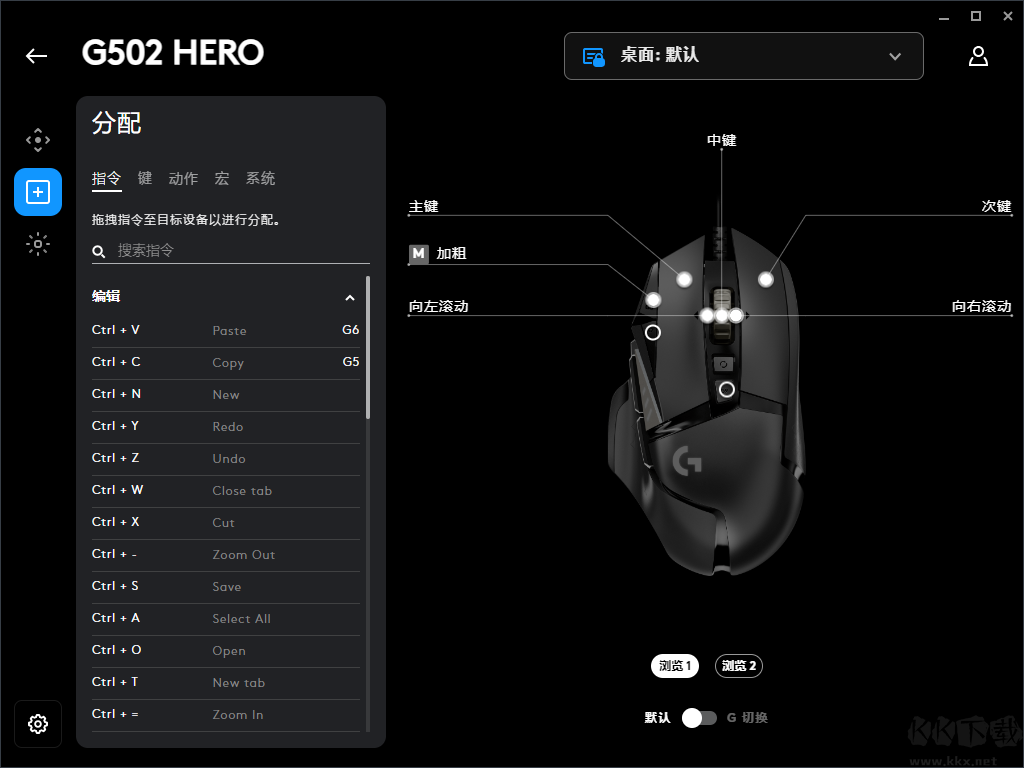Screen dimensions: 1024x768
Task: Open the gear settings button
Action: pos(38,724)
